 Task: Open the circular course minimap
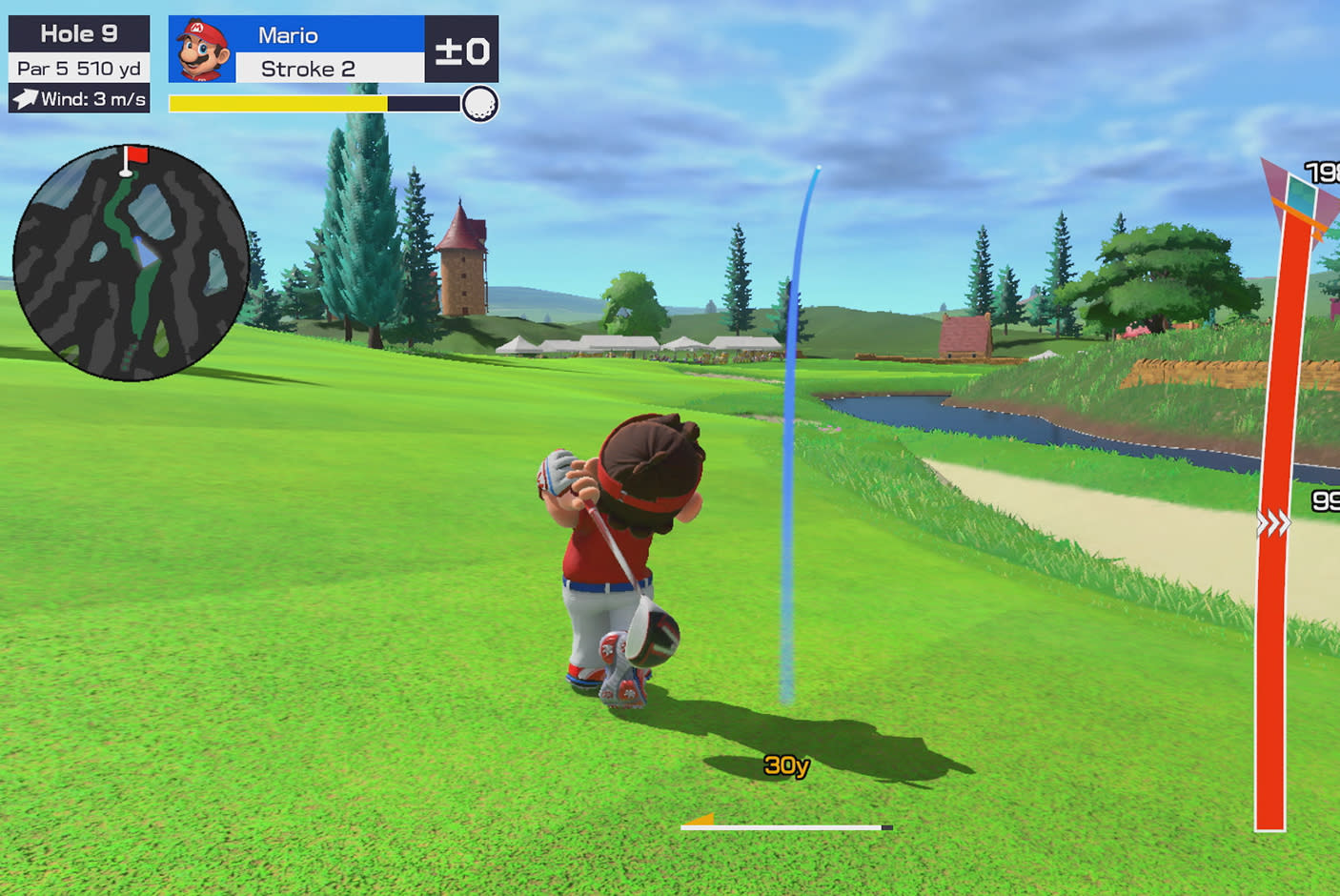pyautogui.click(x=131, y=263)
